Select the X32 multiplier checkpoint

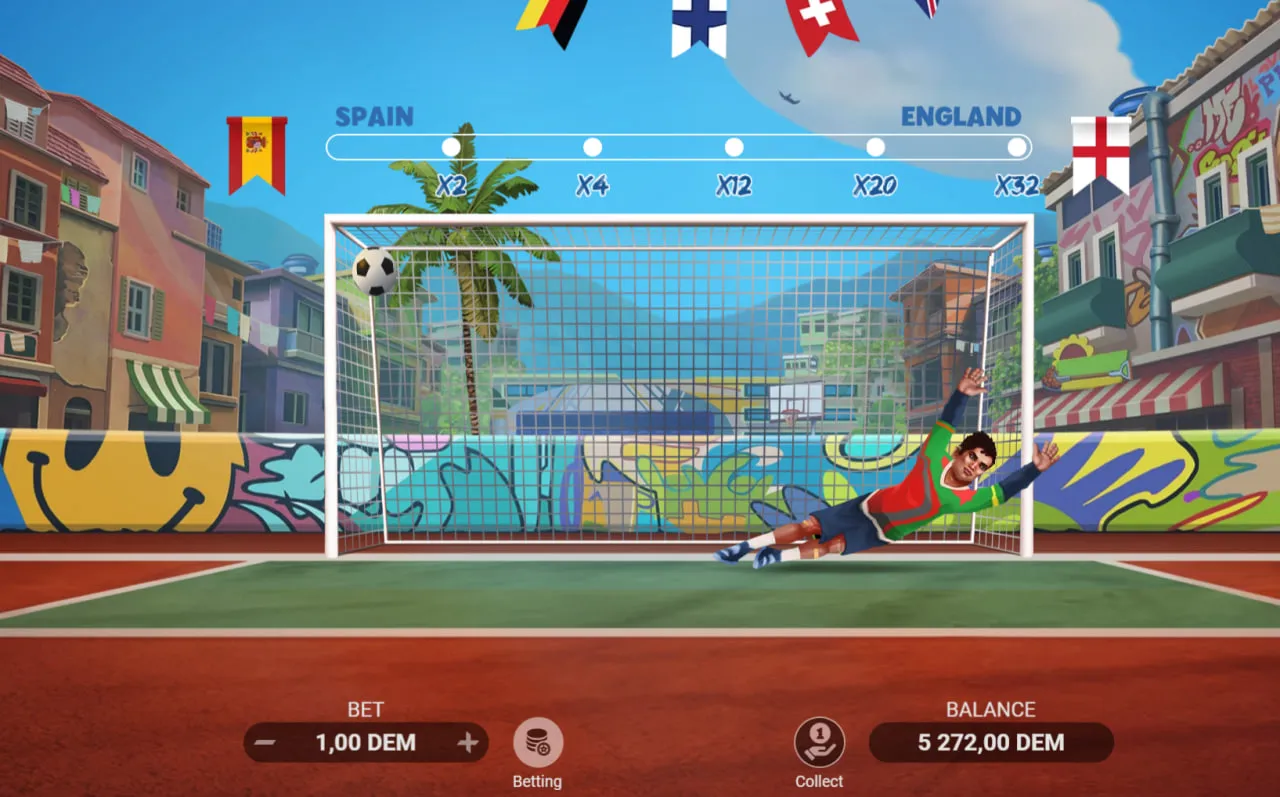1016,146
